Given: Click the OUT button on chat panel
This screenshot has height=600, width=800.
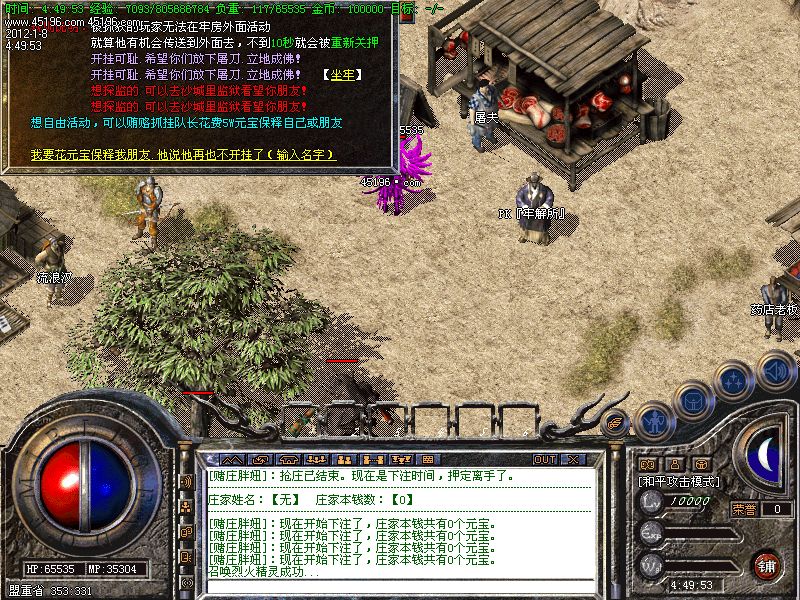Looking at the screenshot, I should pyautogui.click(x=544, y=459).
